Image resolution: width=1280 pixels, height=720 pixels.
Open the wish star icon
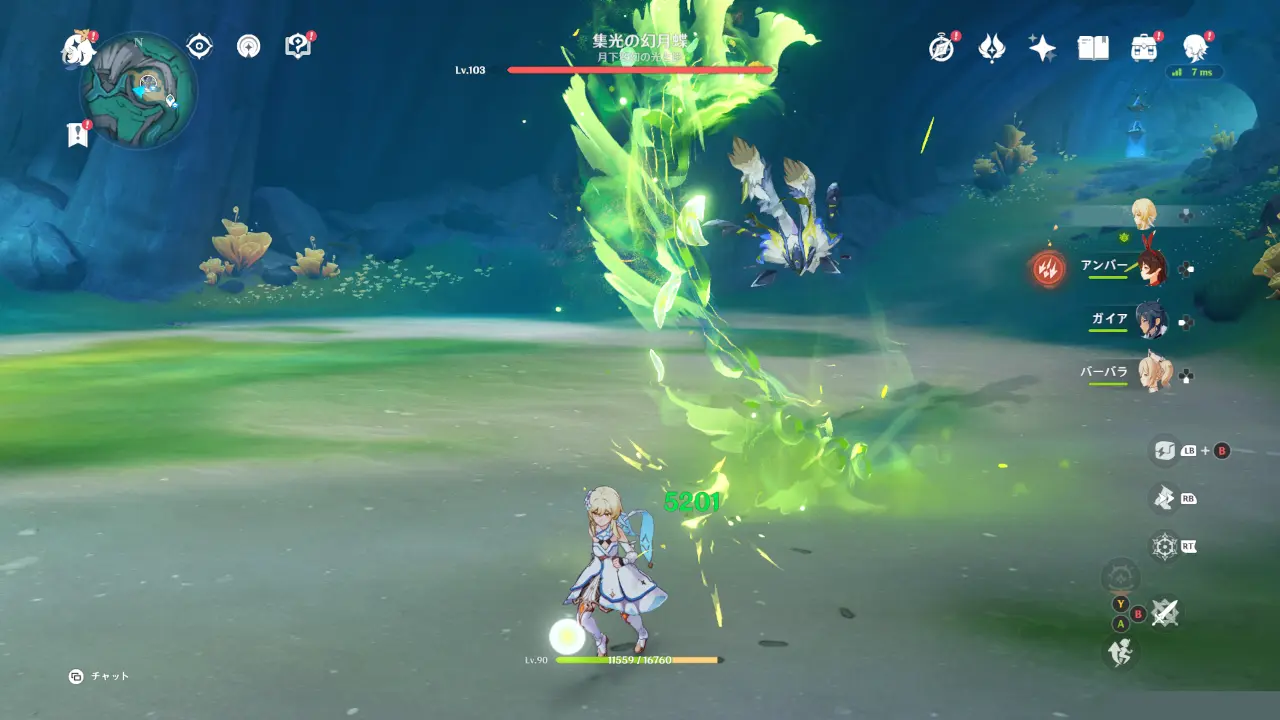tap(1043, 47)
